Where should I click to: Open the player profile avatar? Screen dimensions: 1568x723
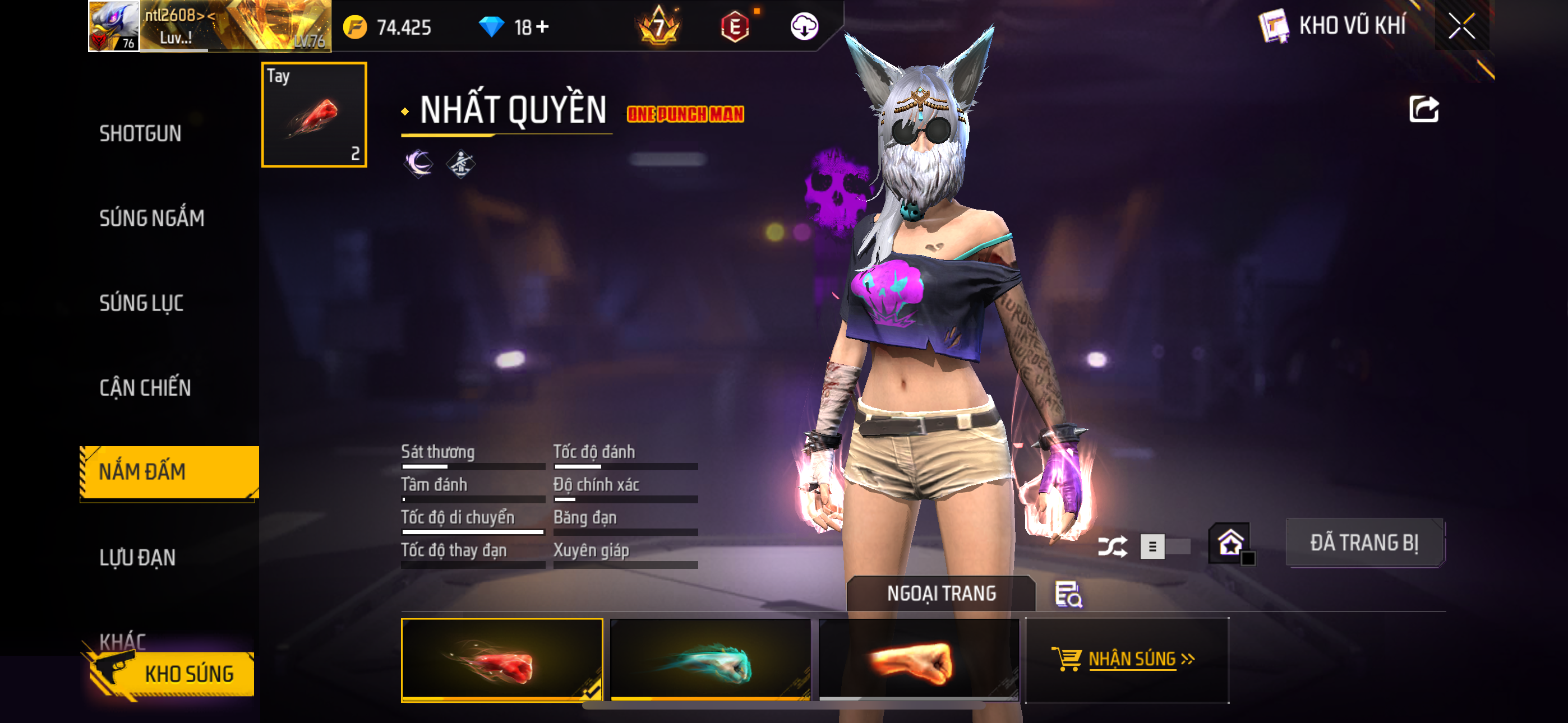[114, 26]
